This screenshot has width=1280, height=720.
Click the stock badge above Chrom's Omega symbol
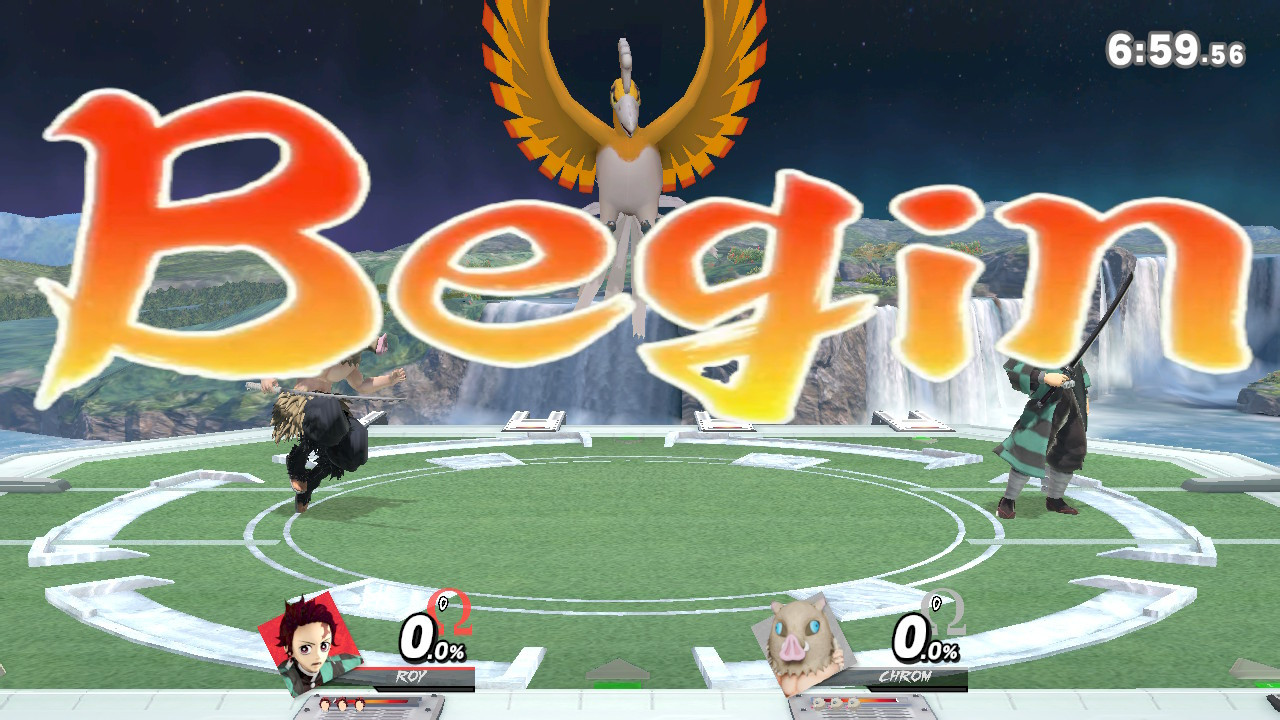[x=937, y=604]
